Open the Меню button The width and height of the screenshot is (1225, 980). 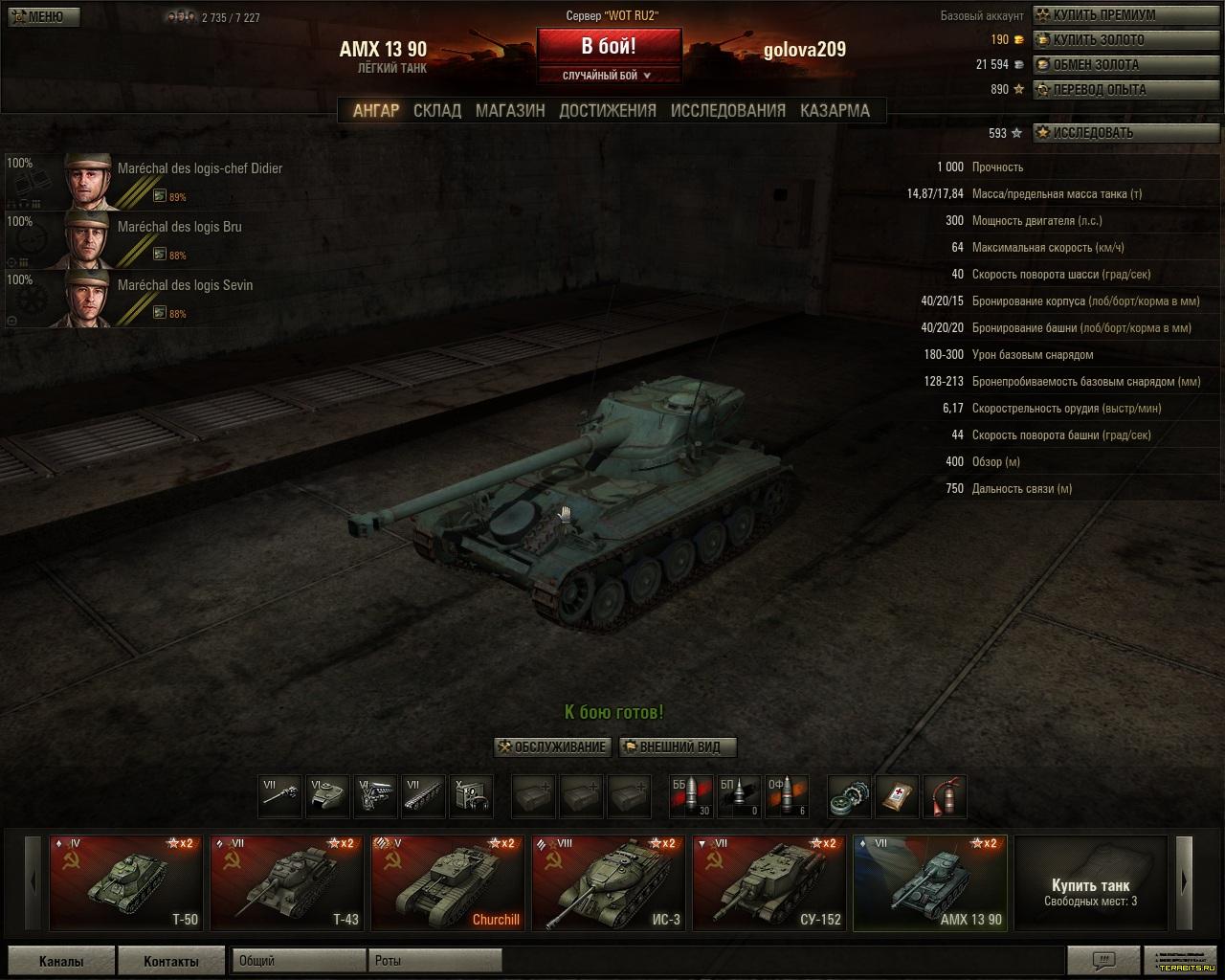pos(43,16)
